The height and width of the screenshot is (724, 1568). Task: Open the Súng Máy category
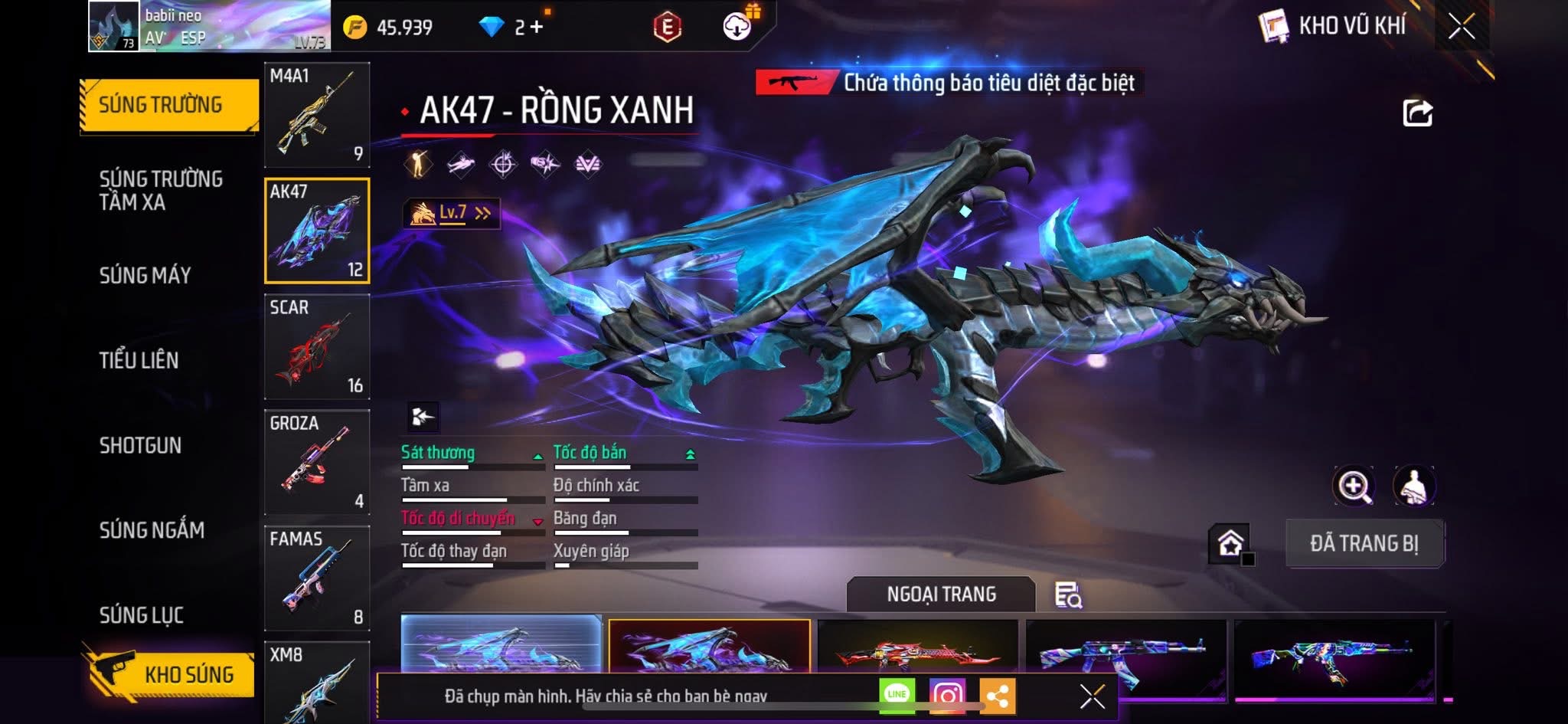145,276
